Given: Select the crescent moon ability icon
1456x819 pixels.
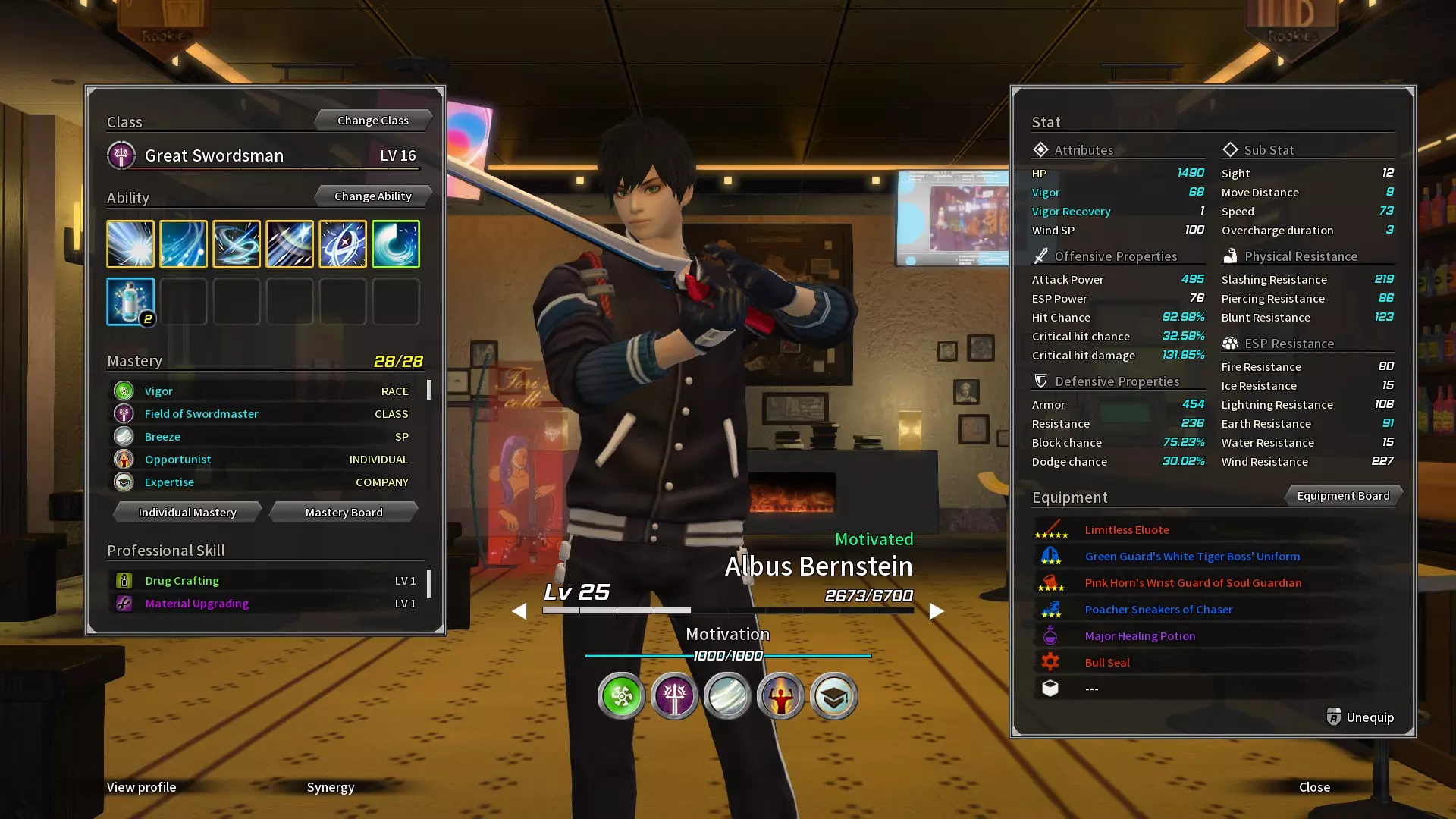Looking at the screenshot, I should pyautogui.click(x=396, y=244).
